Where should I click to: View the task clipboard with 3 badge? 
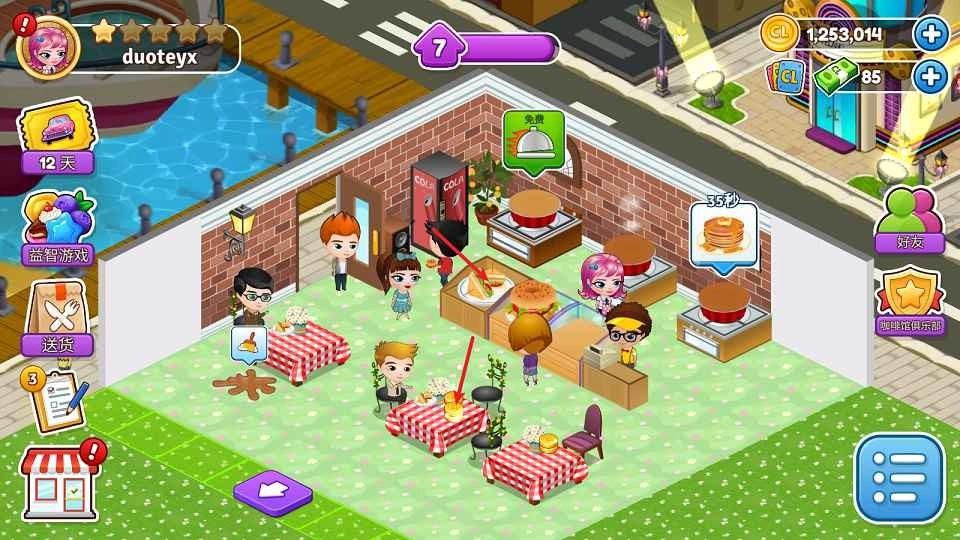57,397
